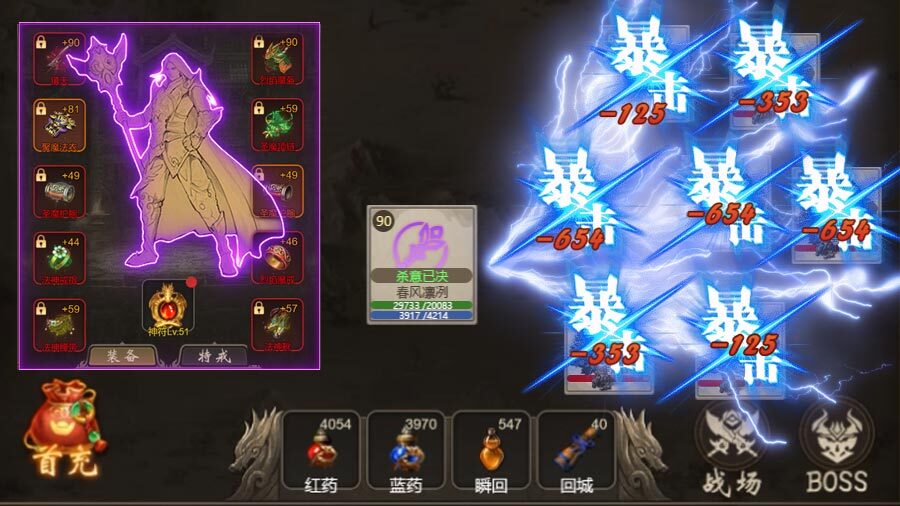Select the level 90 春风凛冽 player card
The image size is (900, 506).
click(x=421, y=265)
